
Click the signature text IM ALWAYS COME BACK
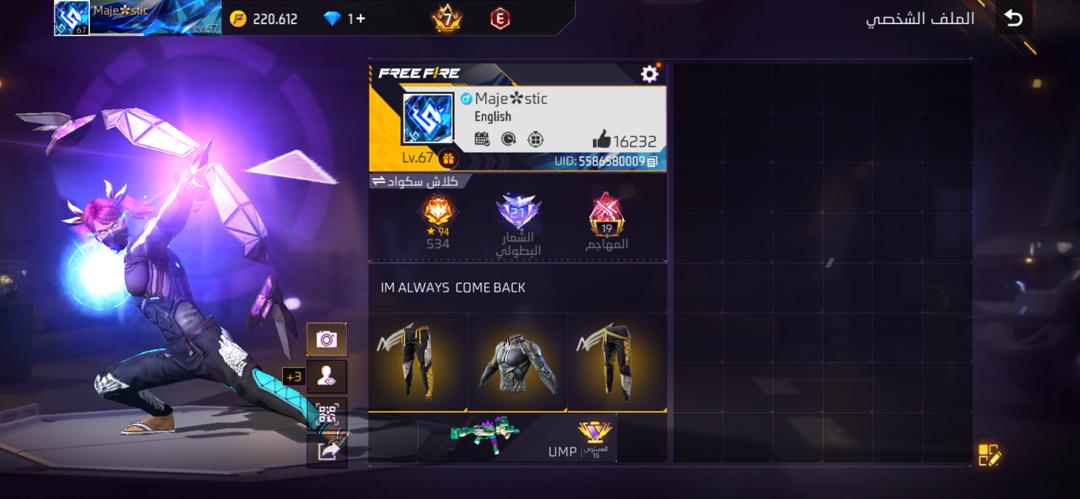click(x=453, y=288)
